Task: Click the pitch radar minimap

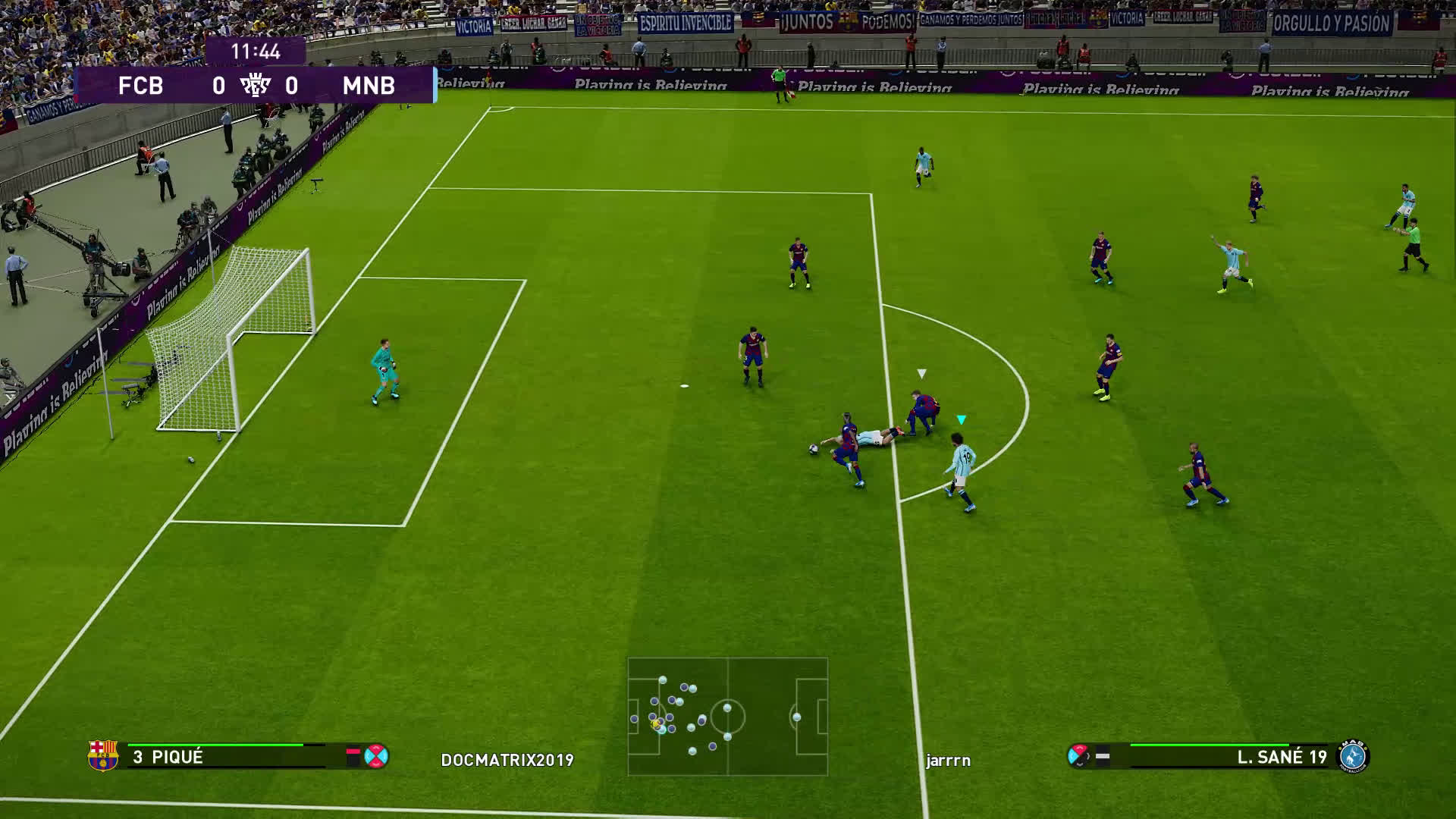Action: coord(727,717)
